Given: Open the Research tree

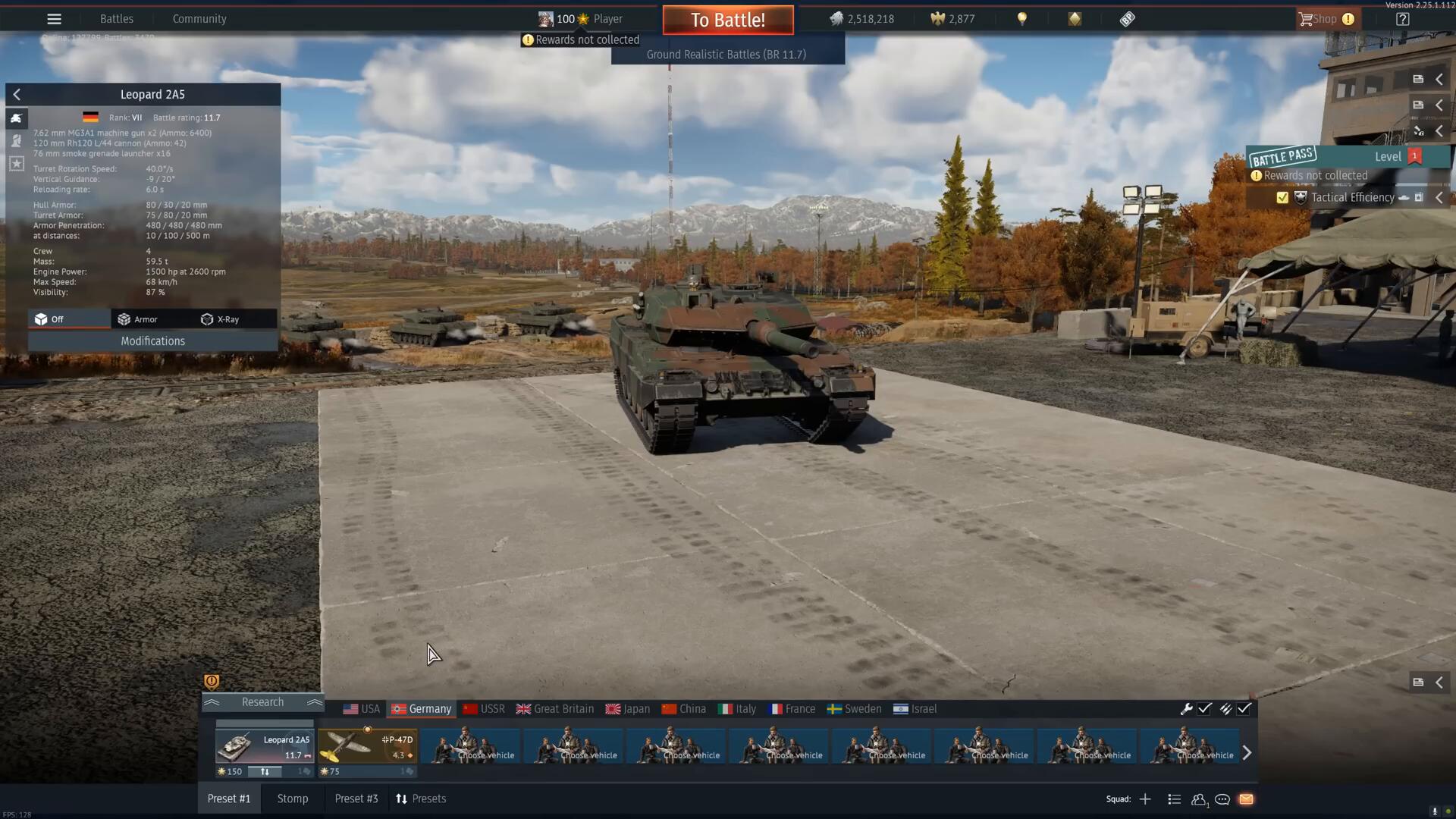Looking at the screenshot, I should [x=262, y=702].
